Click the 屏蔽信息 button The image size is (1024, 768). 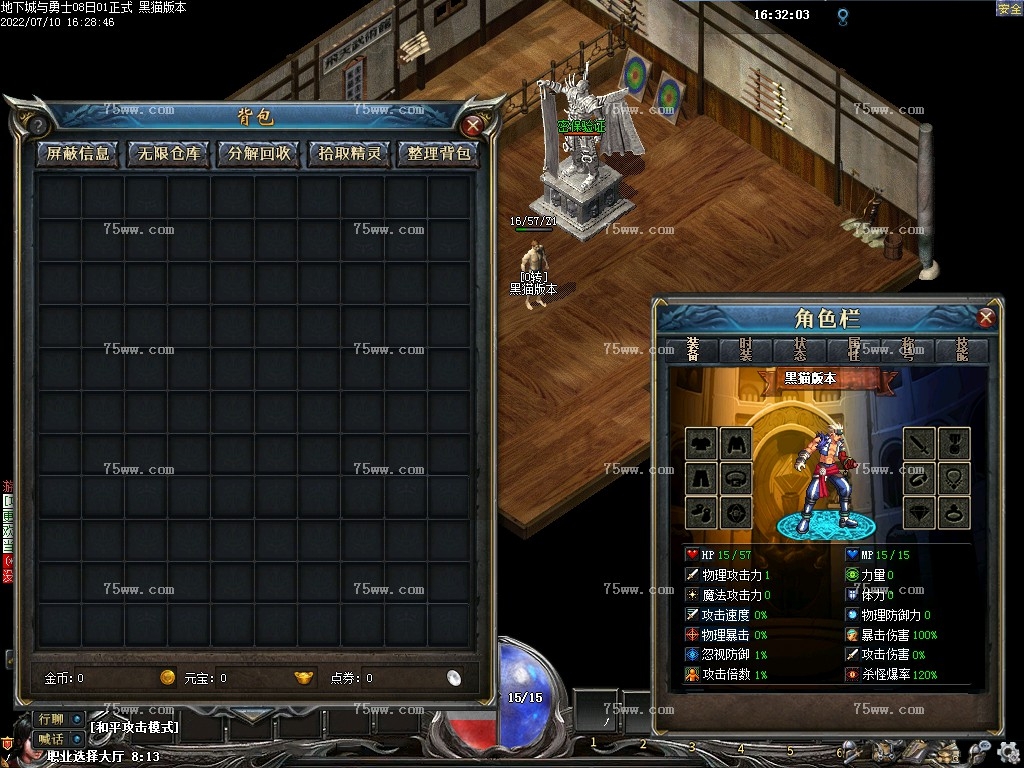[x=78, y=154]
